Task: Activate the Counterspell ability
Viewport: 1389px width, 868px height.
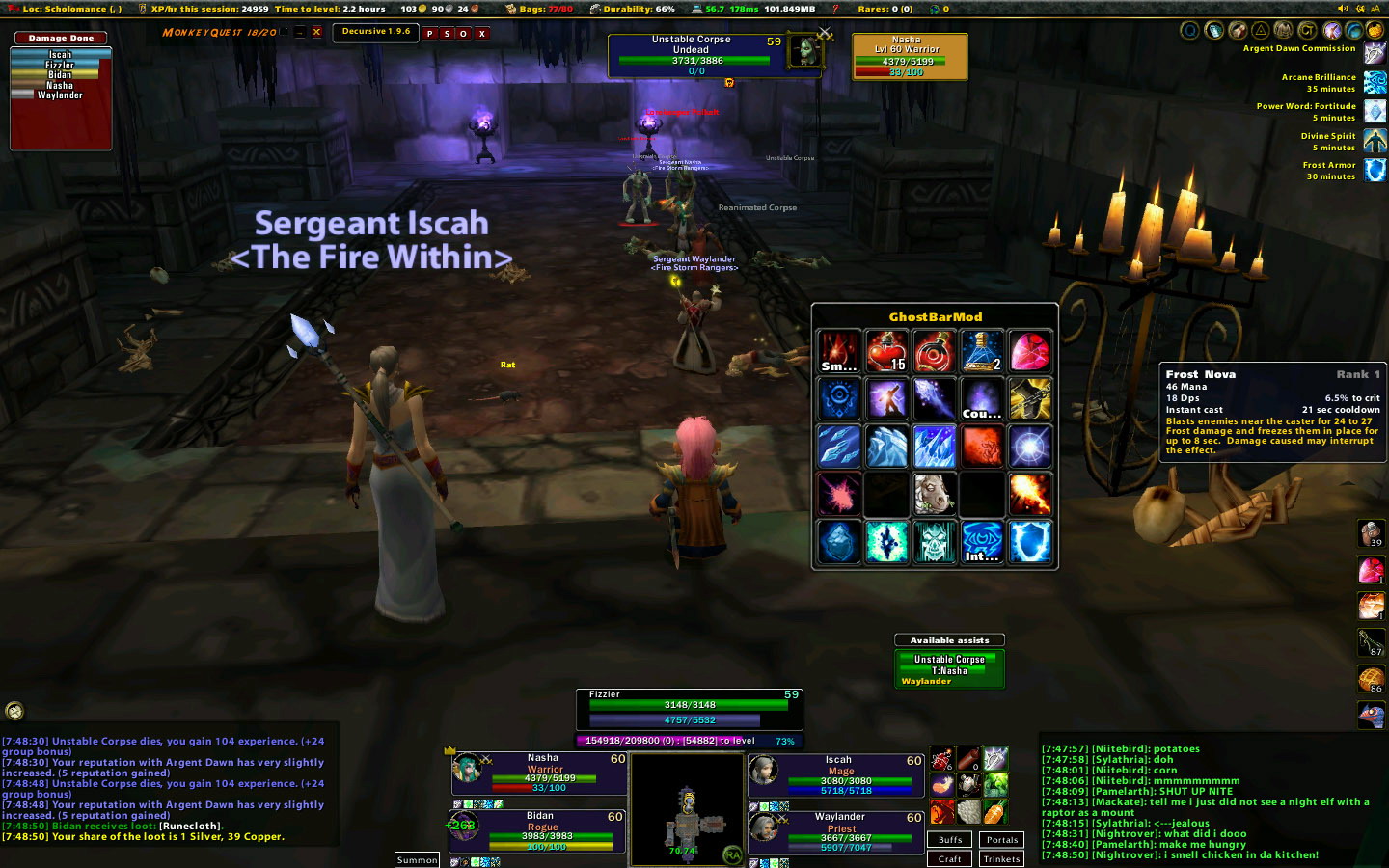Action: 982,398
